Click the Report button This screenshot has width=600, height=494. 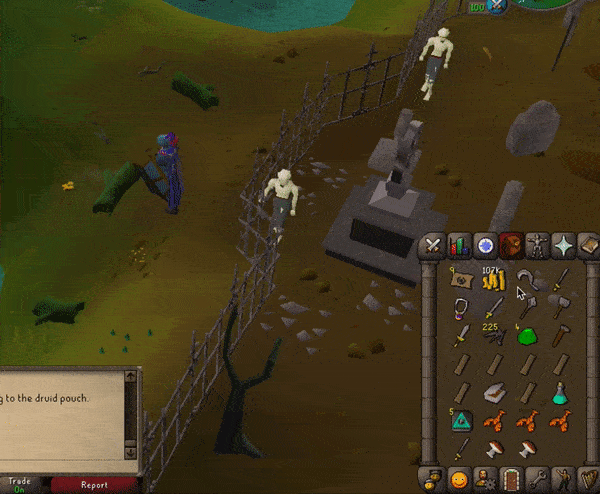pyautogui.click(x=94, y=485)
